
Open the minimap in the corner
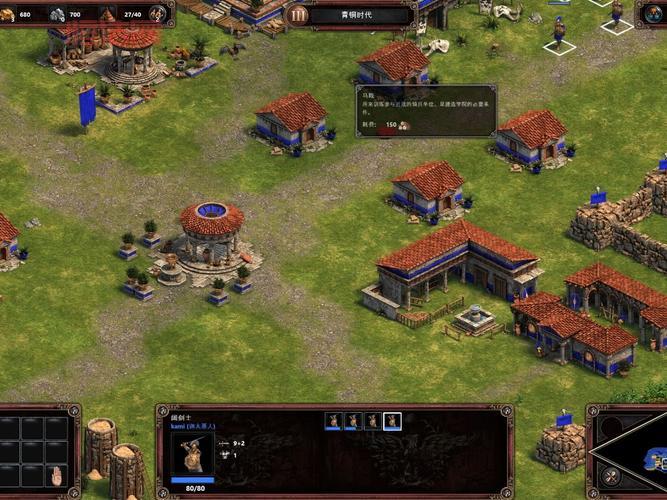click(x=640, y=455)
